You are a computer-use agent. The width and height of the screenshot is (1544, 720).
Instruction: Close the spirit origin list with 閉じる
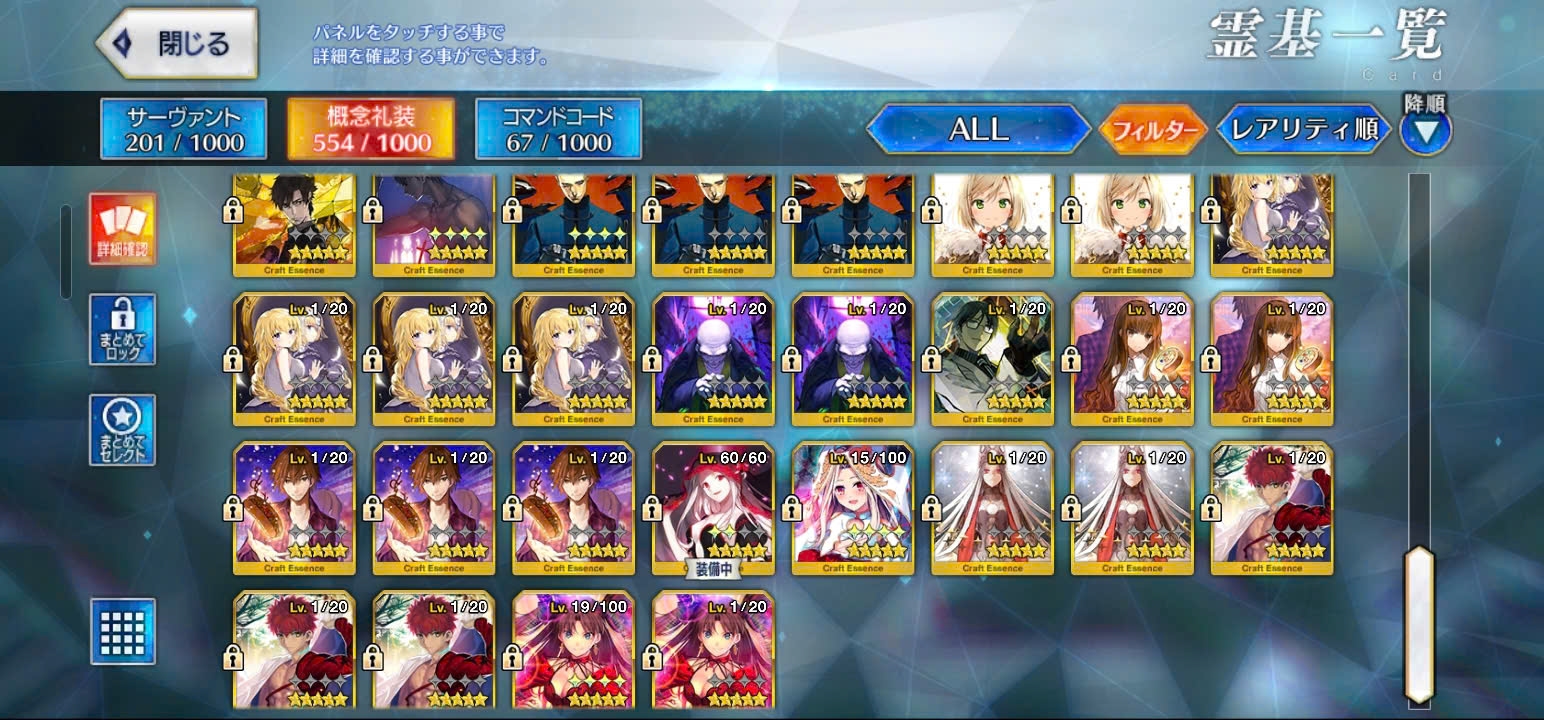[x=177, y=44]
